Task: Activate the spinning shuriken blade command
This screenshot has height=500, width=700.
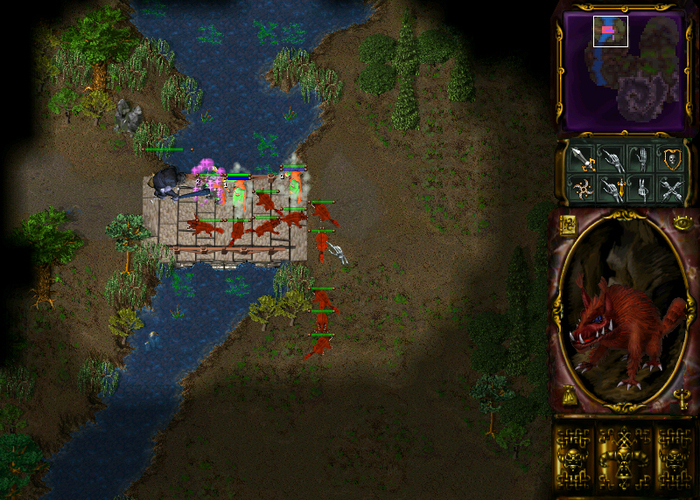Action: (x=581, y=188)
